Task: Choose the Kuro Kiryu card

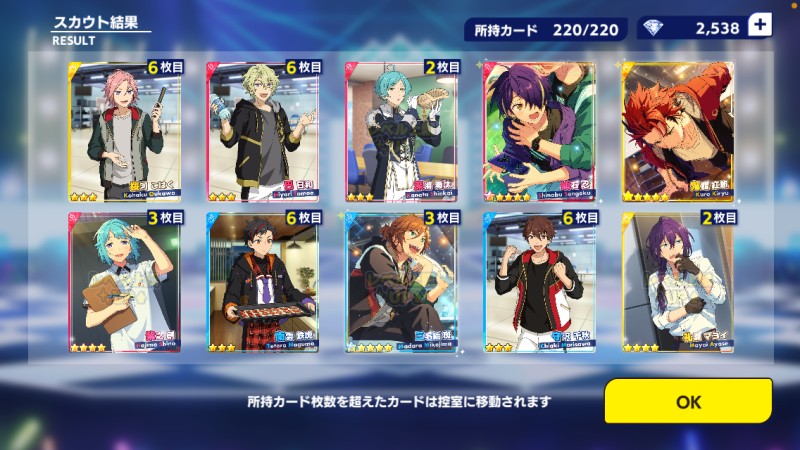Action: [678, 129]
